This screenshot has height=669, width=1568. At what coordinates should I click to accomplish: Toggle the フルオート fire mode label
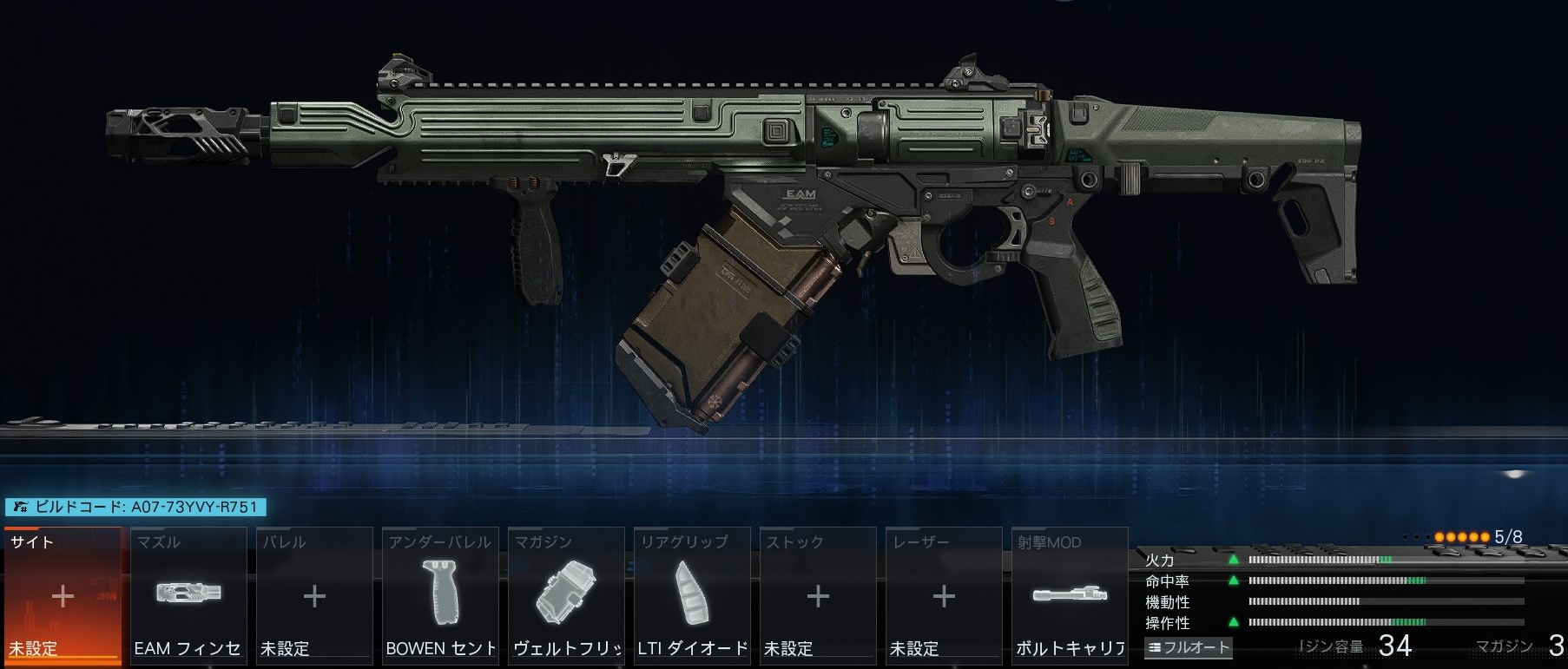coord(1188,647)
